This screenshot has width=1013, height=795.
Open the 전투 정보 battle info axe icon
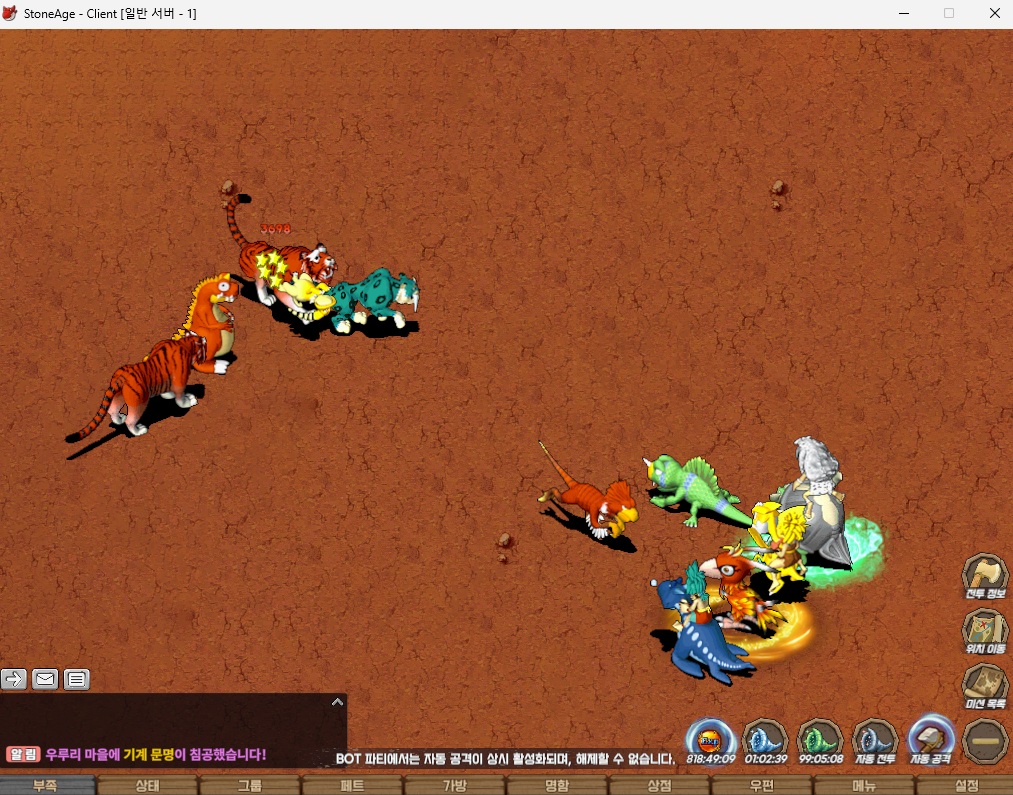tap(984, 577)
